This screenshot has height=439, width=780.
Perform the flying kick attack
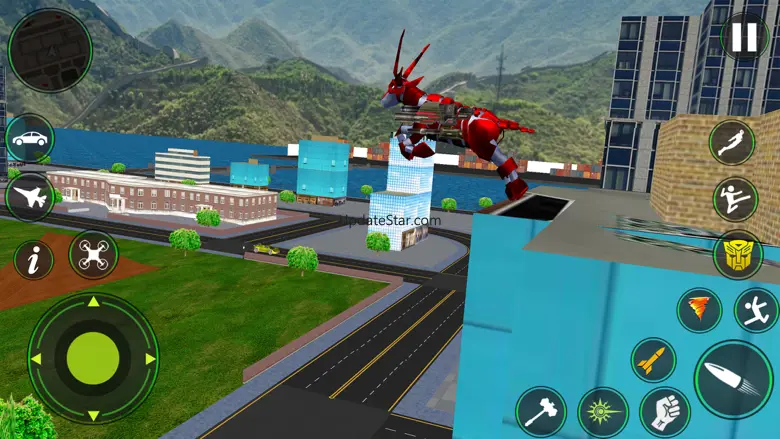point(736,199)
